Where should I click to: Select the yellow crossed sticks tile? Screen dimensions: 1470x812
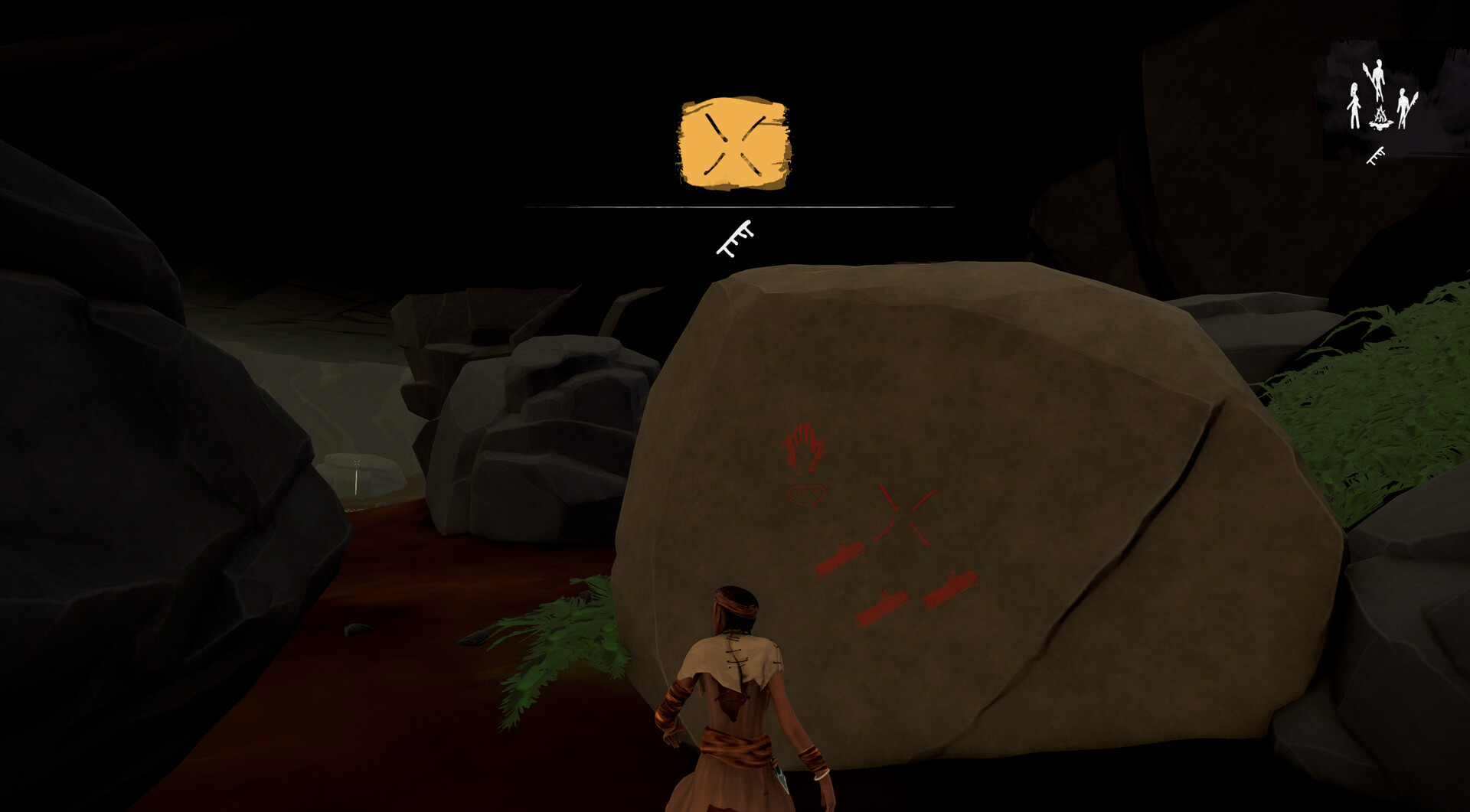pos(734,144)
